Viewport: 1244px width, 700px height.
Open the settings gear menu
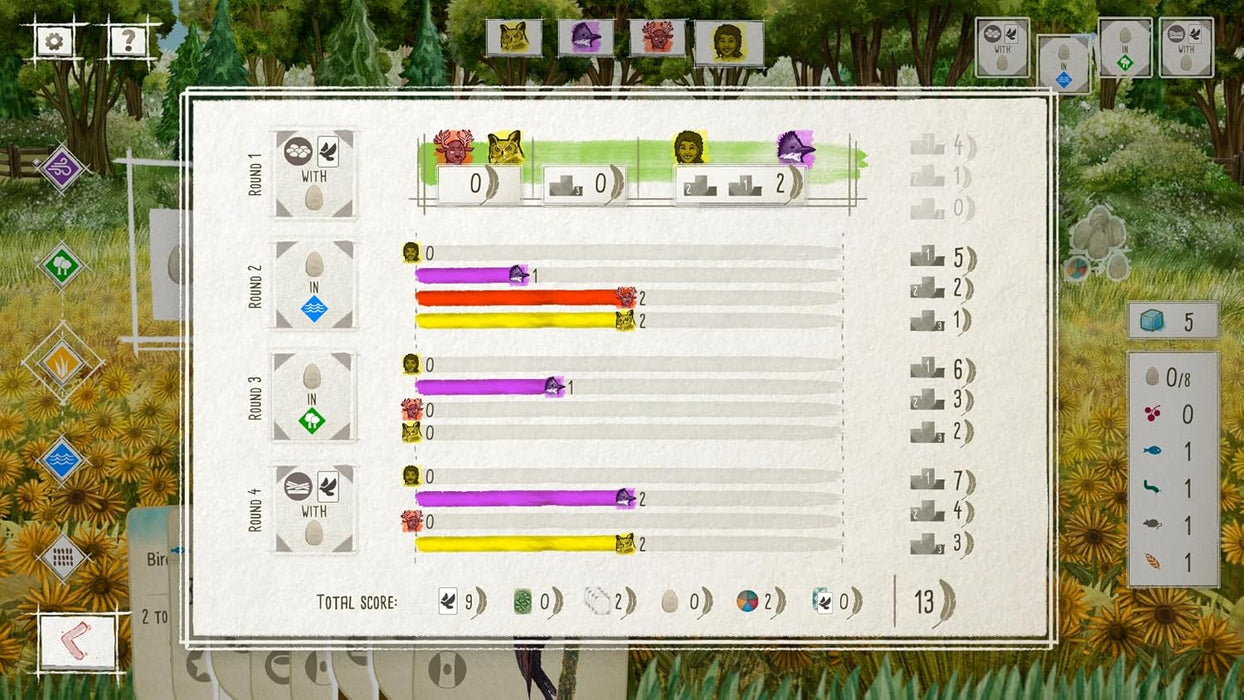click(x=53, y=41)
